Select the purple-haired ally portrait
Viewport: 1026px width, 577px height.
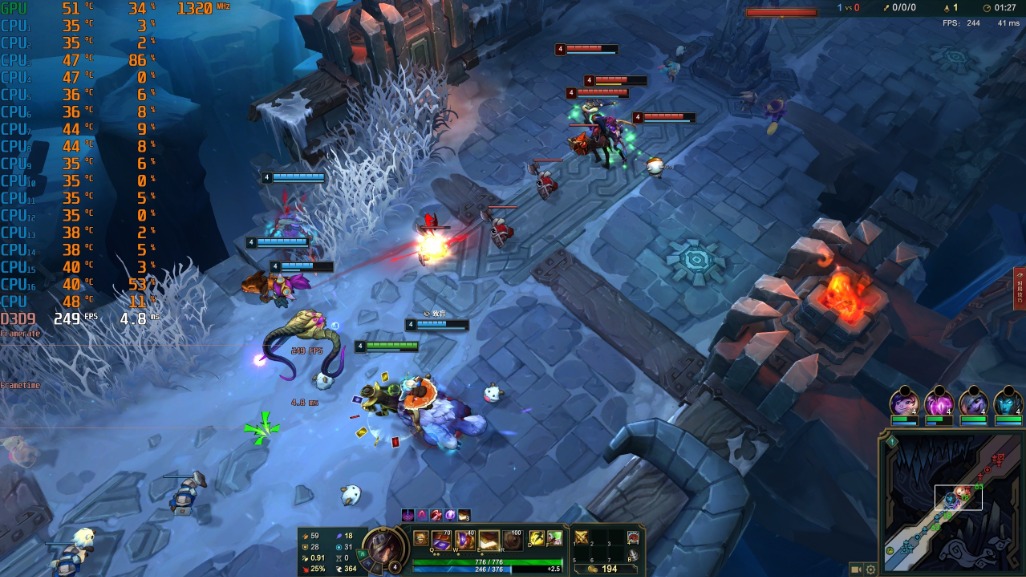click(x=904, y=402)
